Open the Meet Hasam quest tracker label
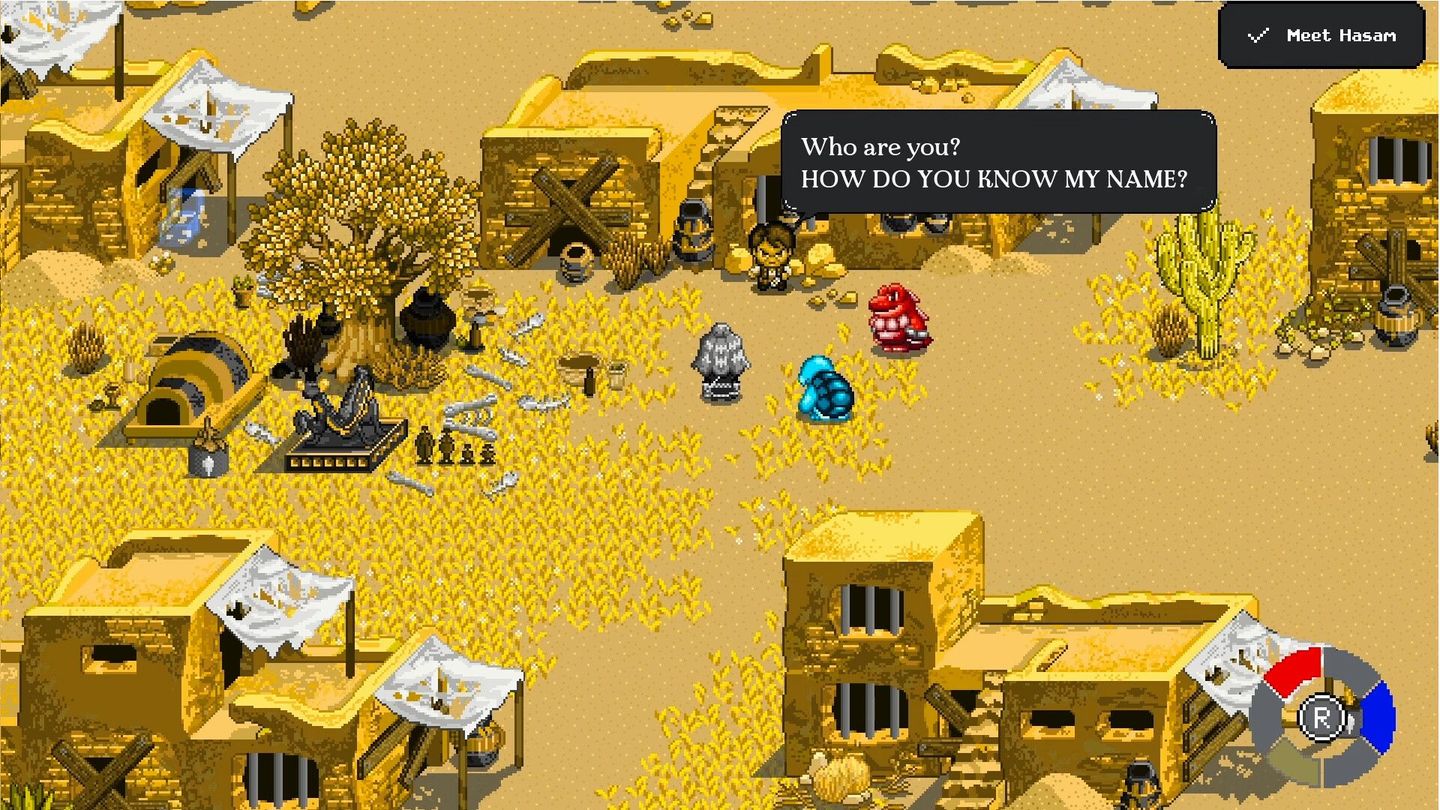Screen dimensions: 1440x810 click(x=1340, y=36)
